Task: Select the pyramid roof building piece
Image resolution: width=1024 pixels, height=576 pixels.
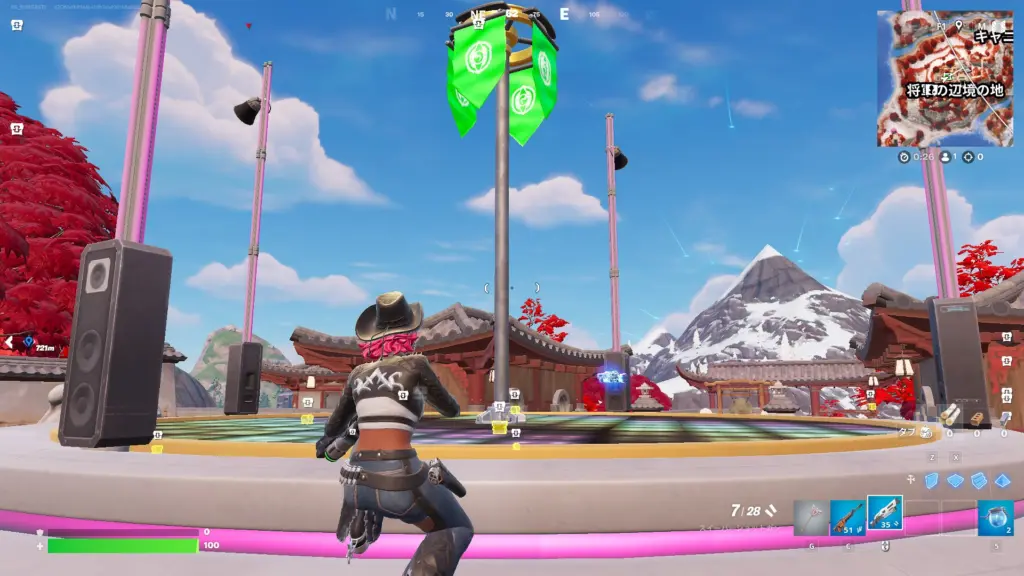Action: click(1001, 480)
